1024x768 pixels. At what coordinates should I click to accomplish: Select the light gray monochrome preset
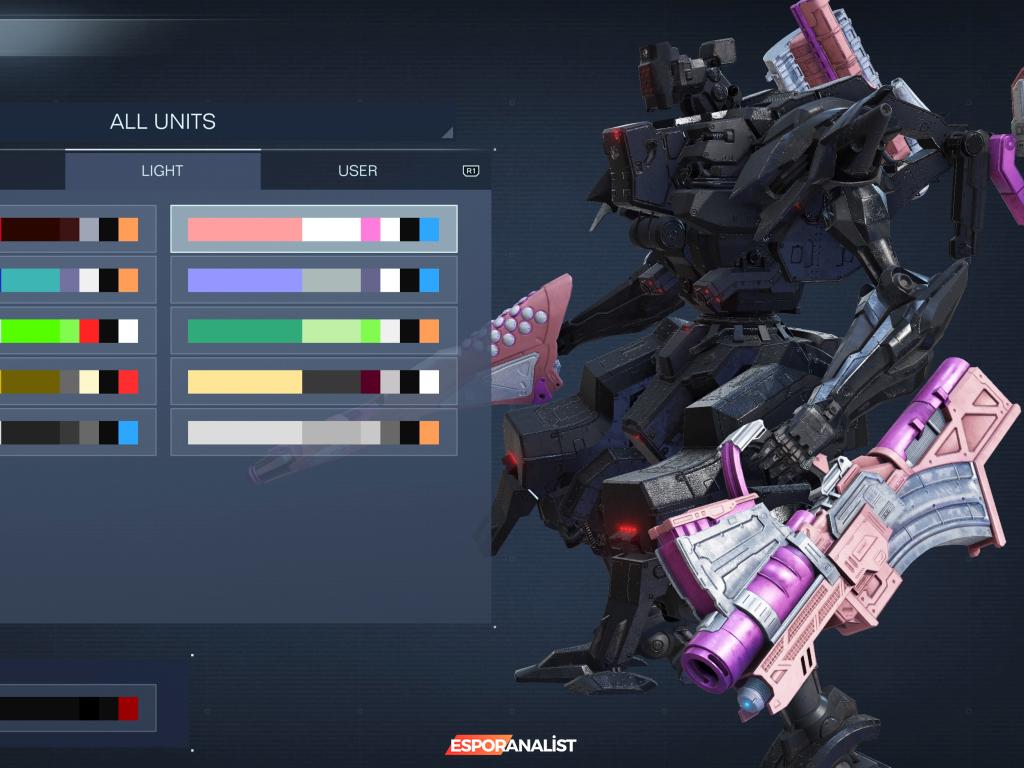pyautogui.click(x=313, y=433)
